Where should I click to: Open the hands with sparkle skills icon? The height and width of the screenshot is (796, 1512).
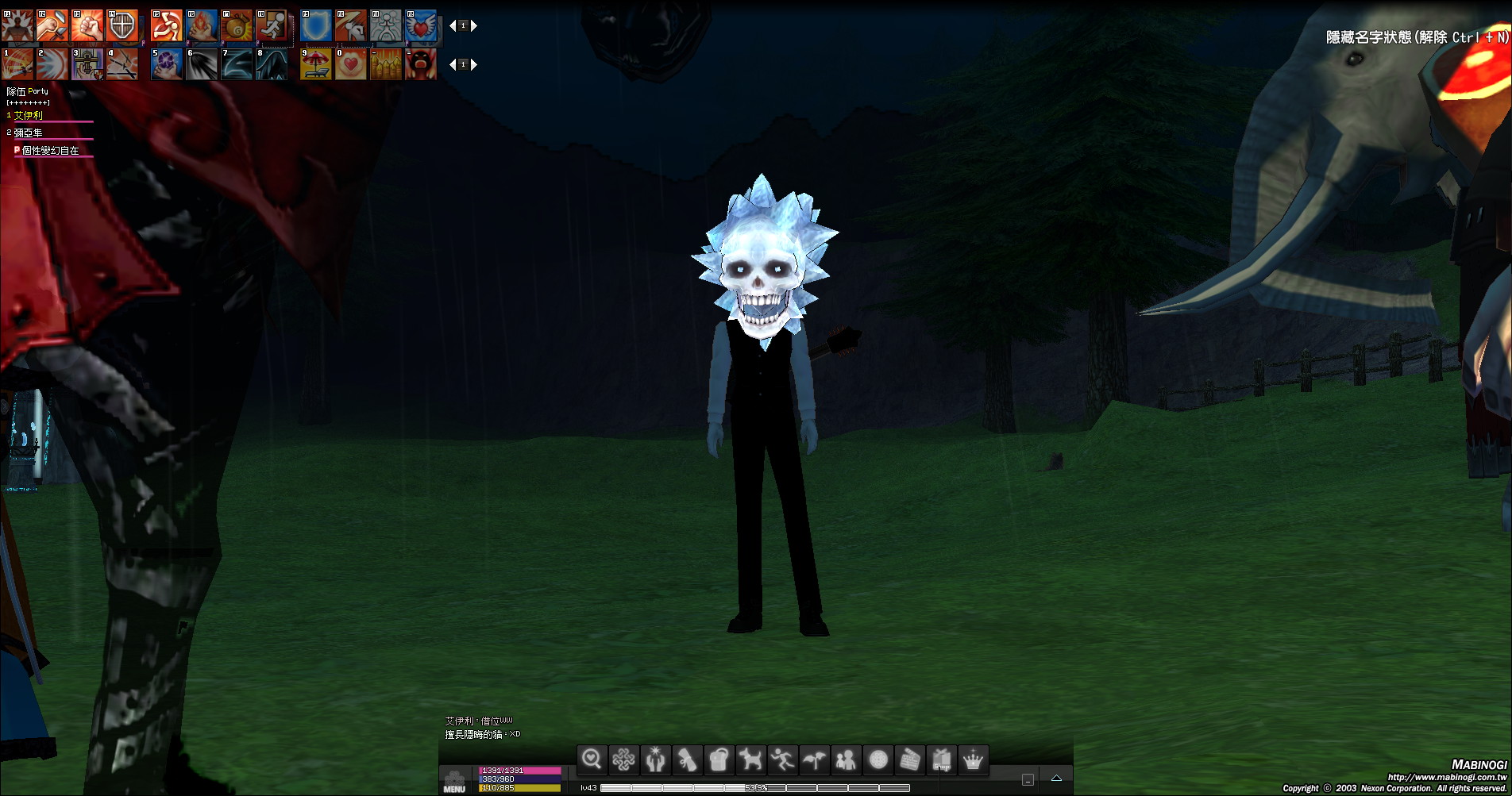[655, 760]
